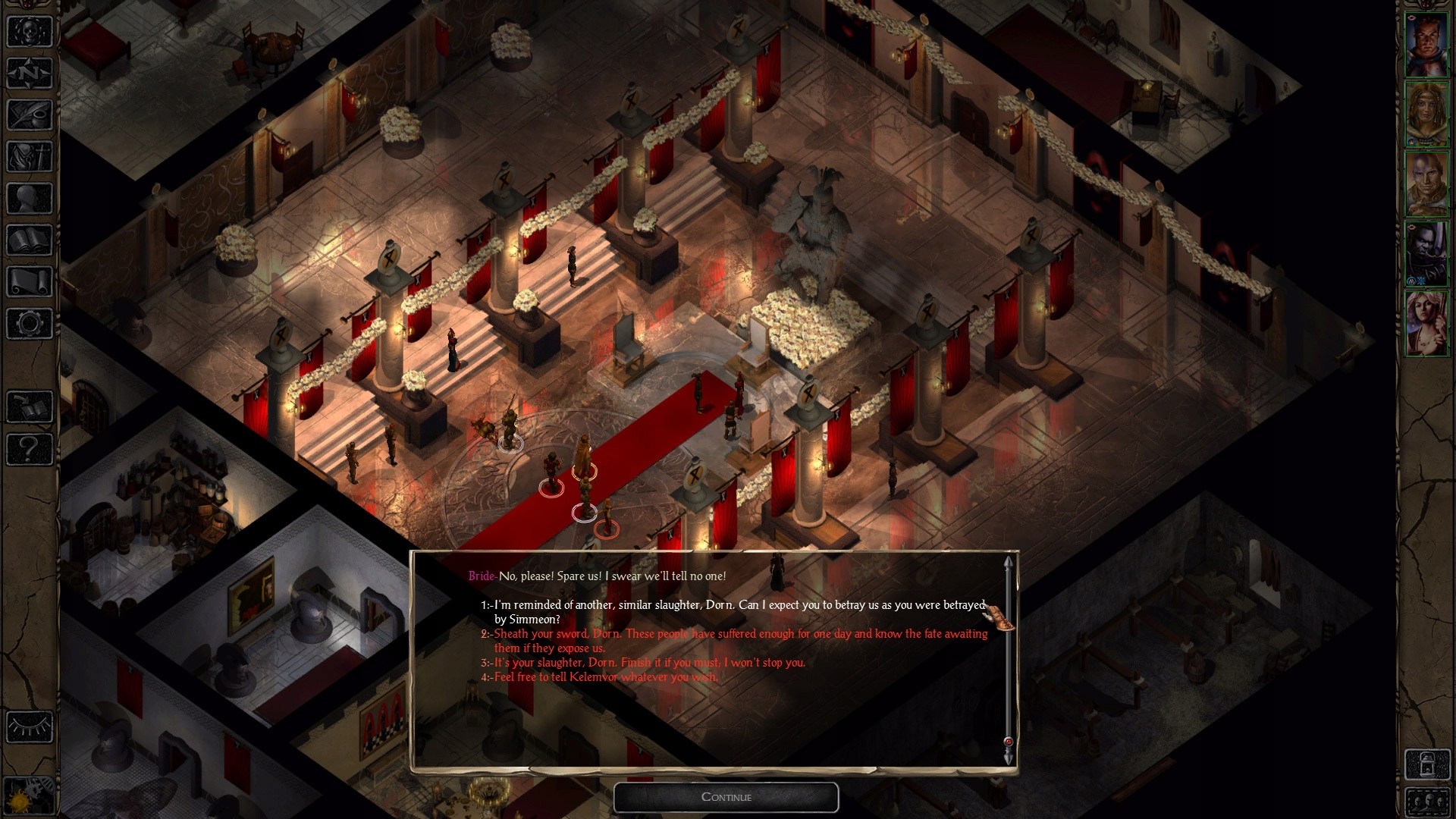1456x819 pixels.
Task: Select Dorn's dark portrait with spell effects
Action: point(1426,254)
